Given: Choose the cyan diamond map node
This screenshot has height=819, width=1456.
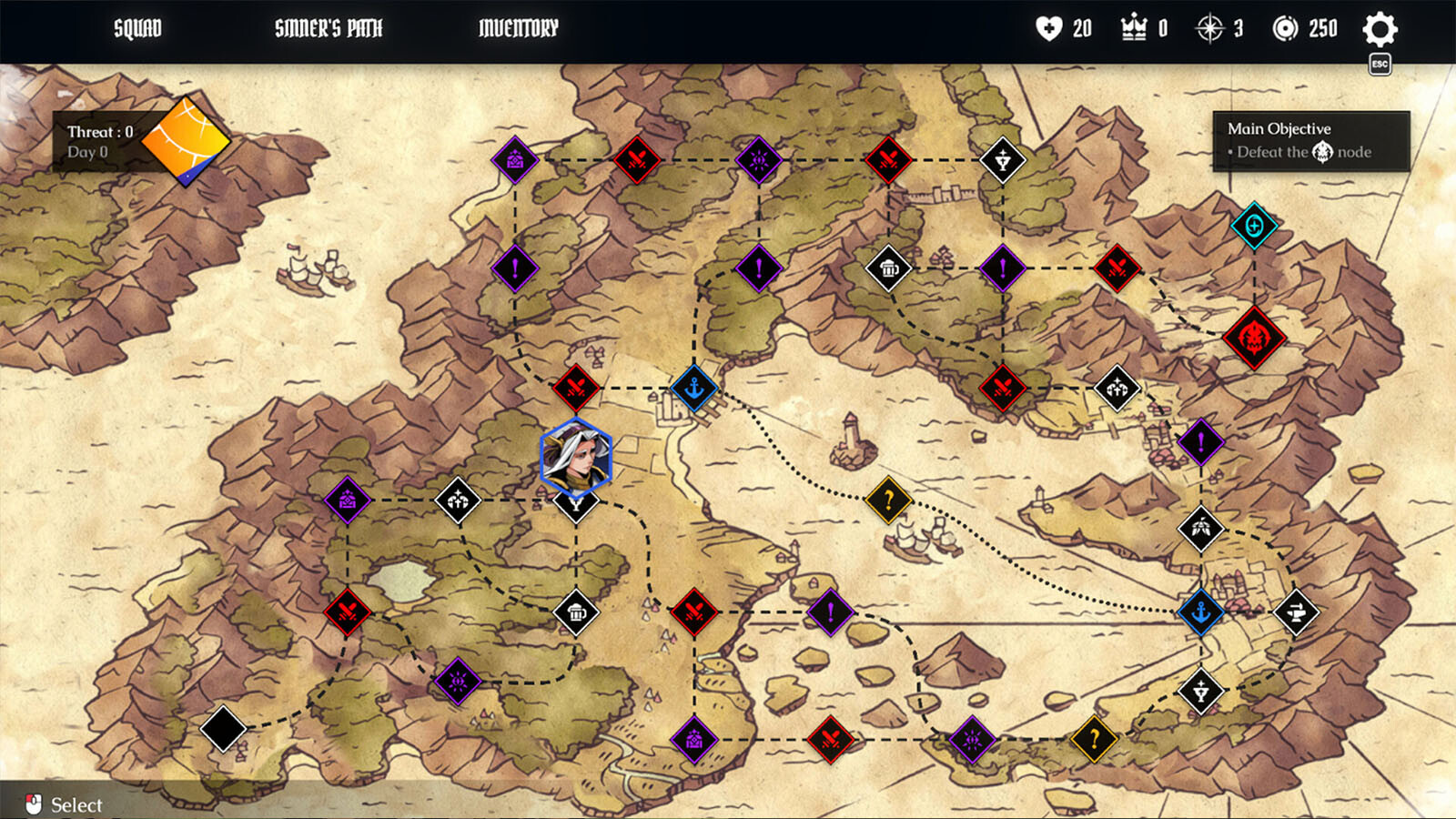Looking at the screenshot, I should coord(1254,226).
